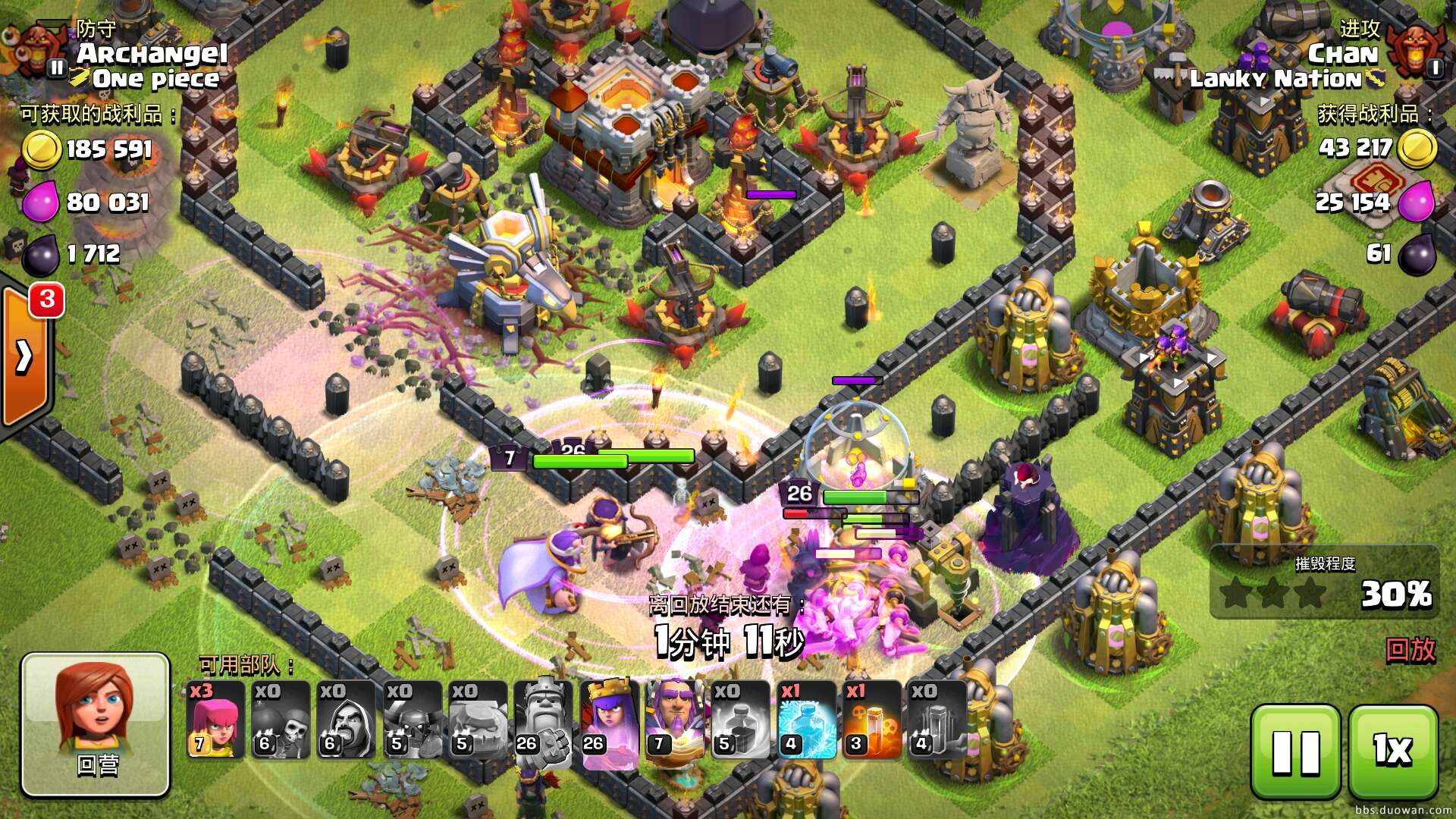This screenshot has width=1456, height=819.
Task: Select the Golem troop slot
Action: click(476, 720)
